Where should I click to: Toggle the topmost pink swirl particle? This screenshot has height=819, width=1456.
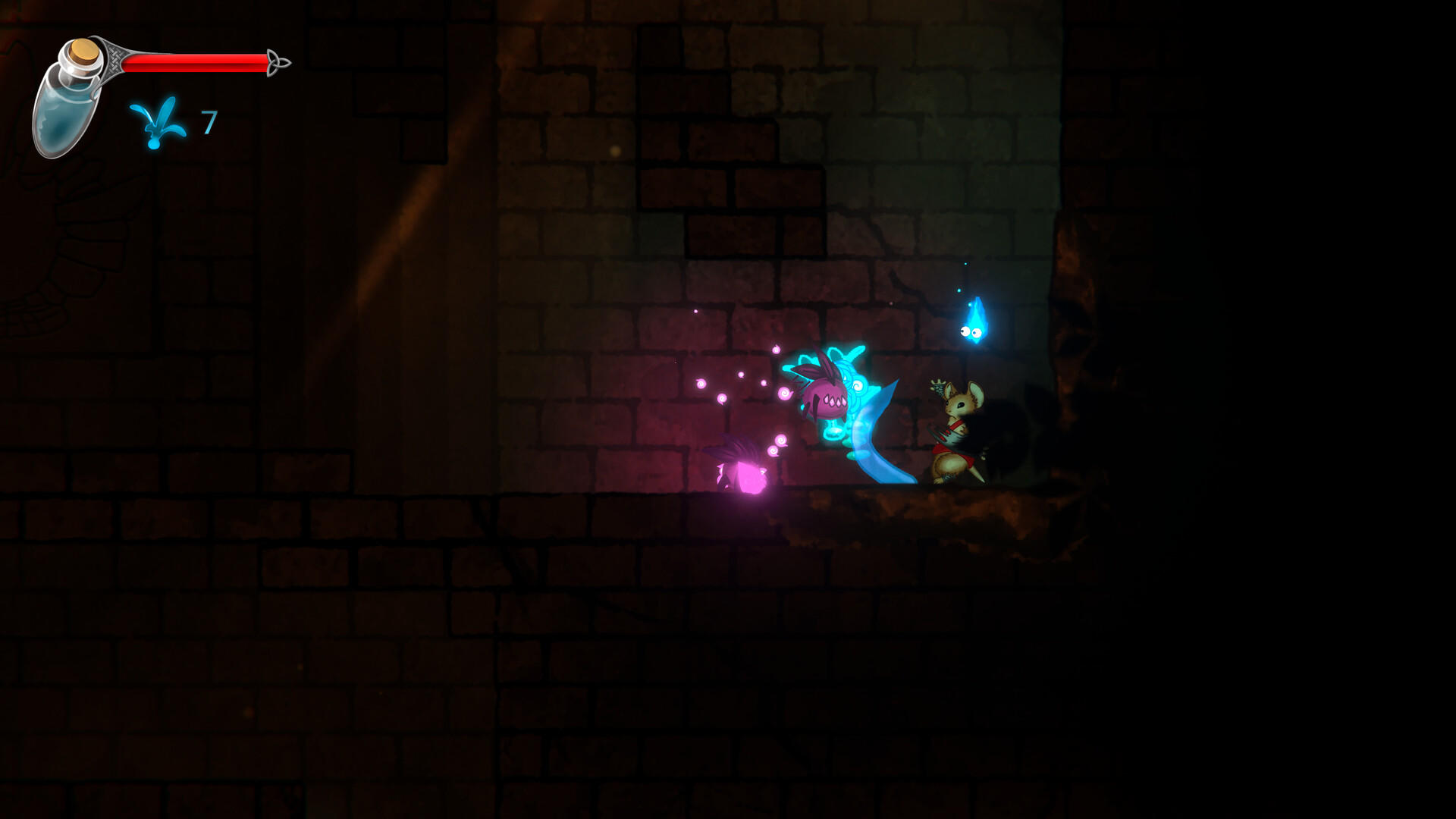click(776, 349)
